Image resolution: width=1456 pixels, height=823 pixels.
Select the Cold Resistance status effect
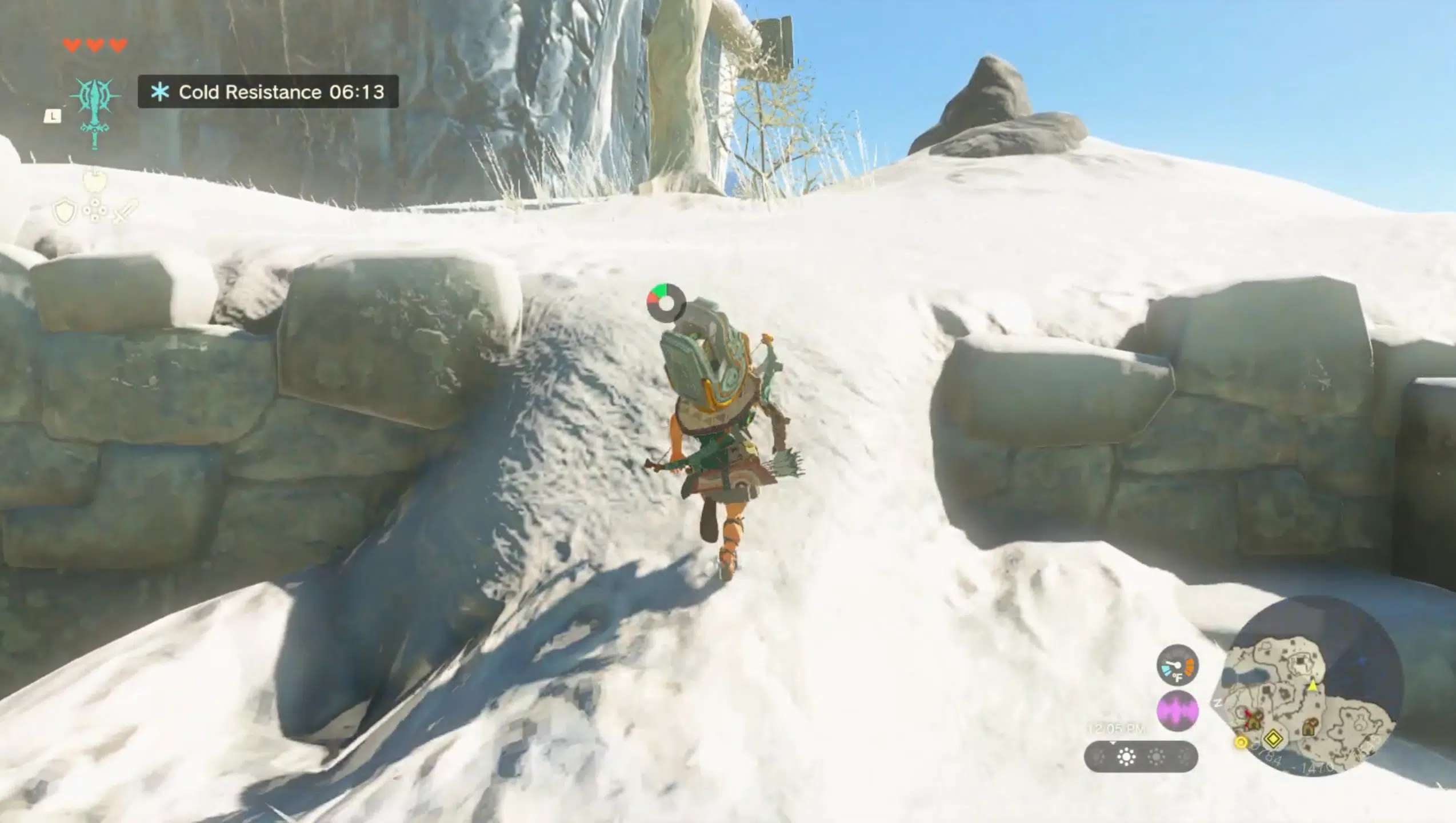pyautogui.click(x=268, y=91)
